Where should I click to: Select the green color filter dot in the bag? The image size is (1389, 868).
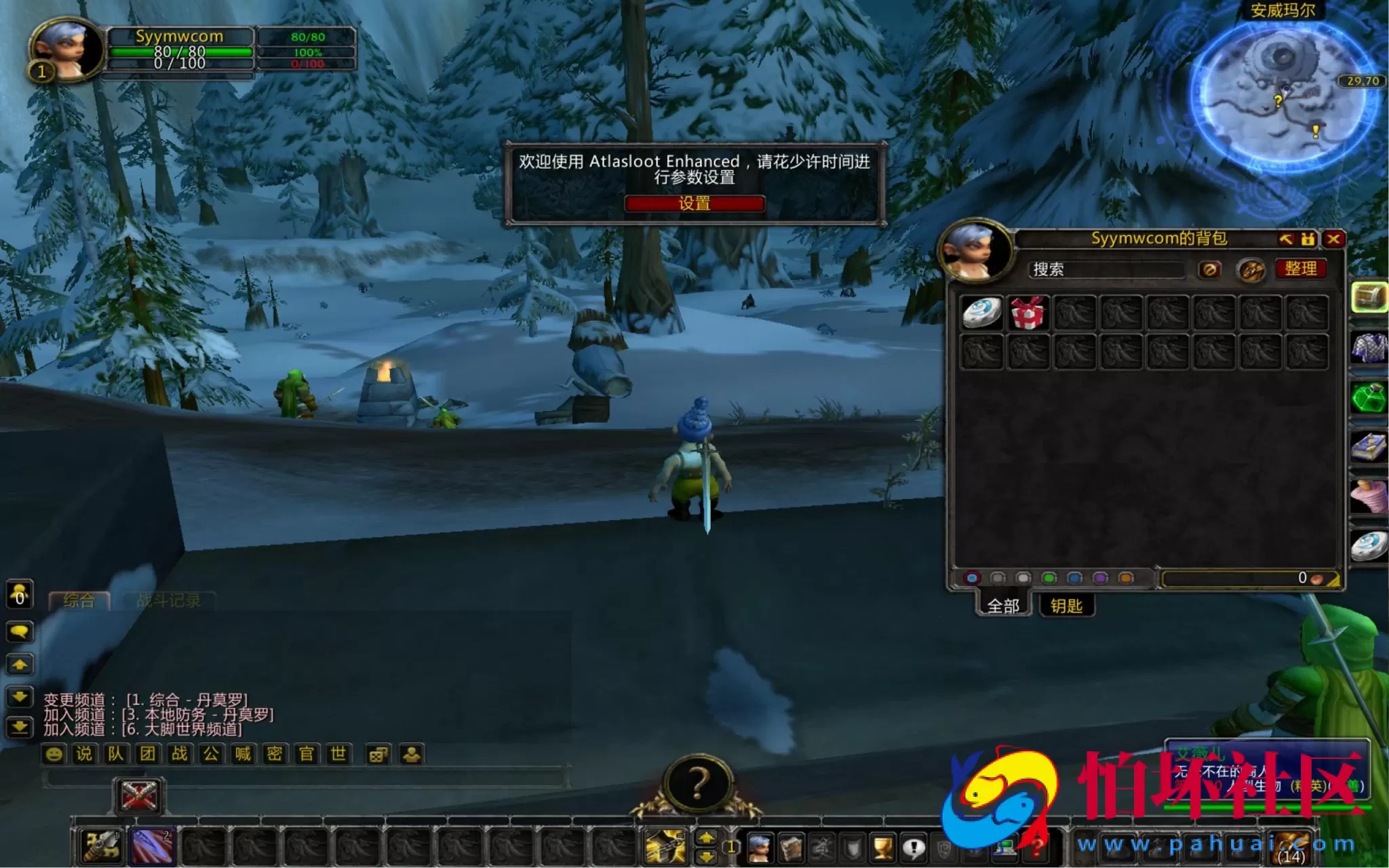1049,578
